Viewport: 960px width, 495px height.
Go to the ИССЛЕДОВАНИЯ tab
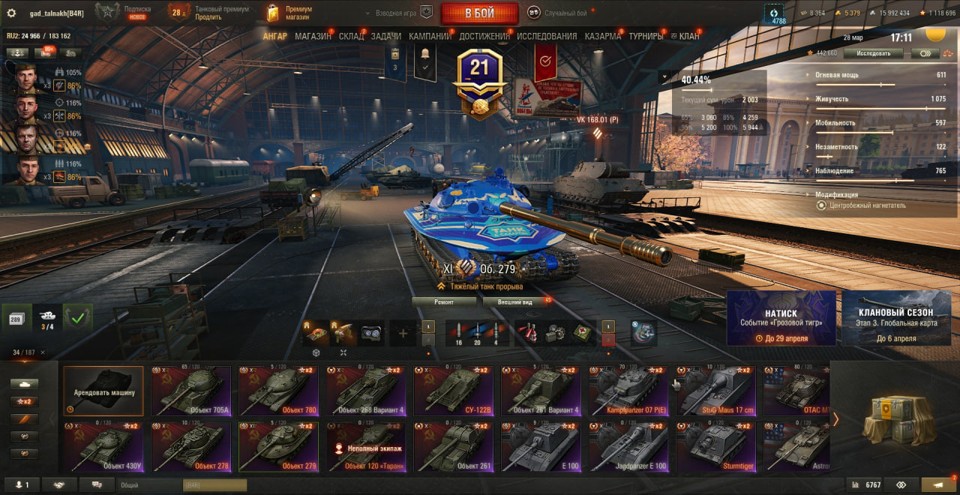547,36
